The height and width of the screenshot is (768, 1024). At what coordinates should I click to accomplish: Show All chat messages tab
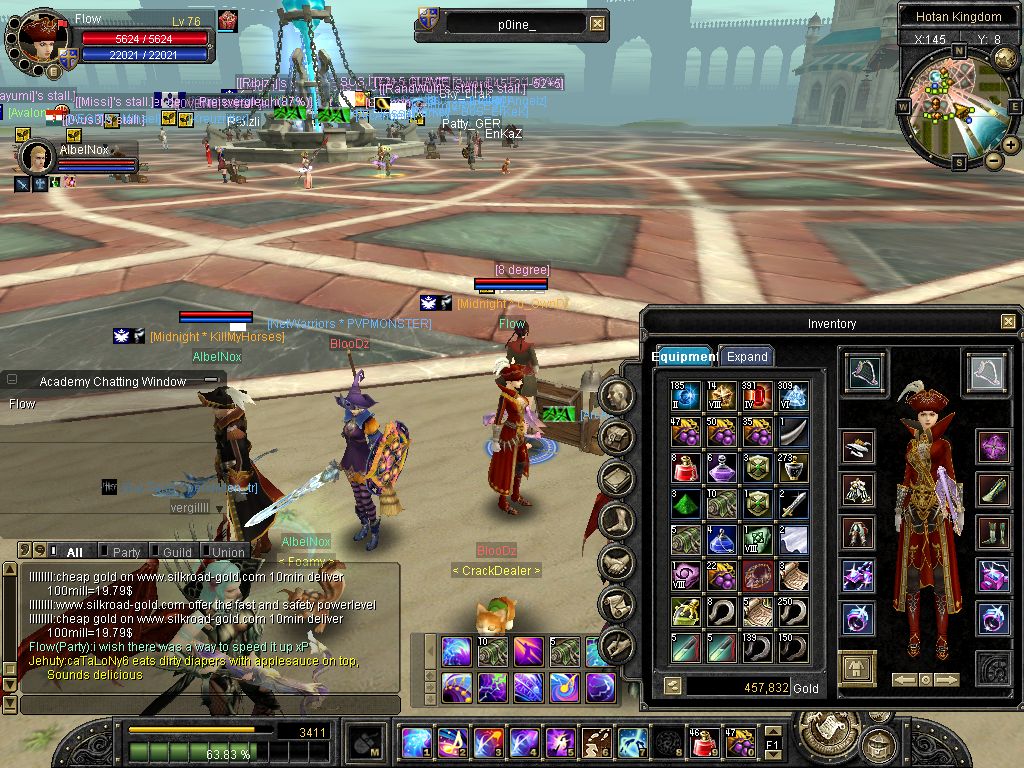click(74, 552)
